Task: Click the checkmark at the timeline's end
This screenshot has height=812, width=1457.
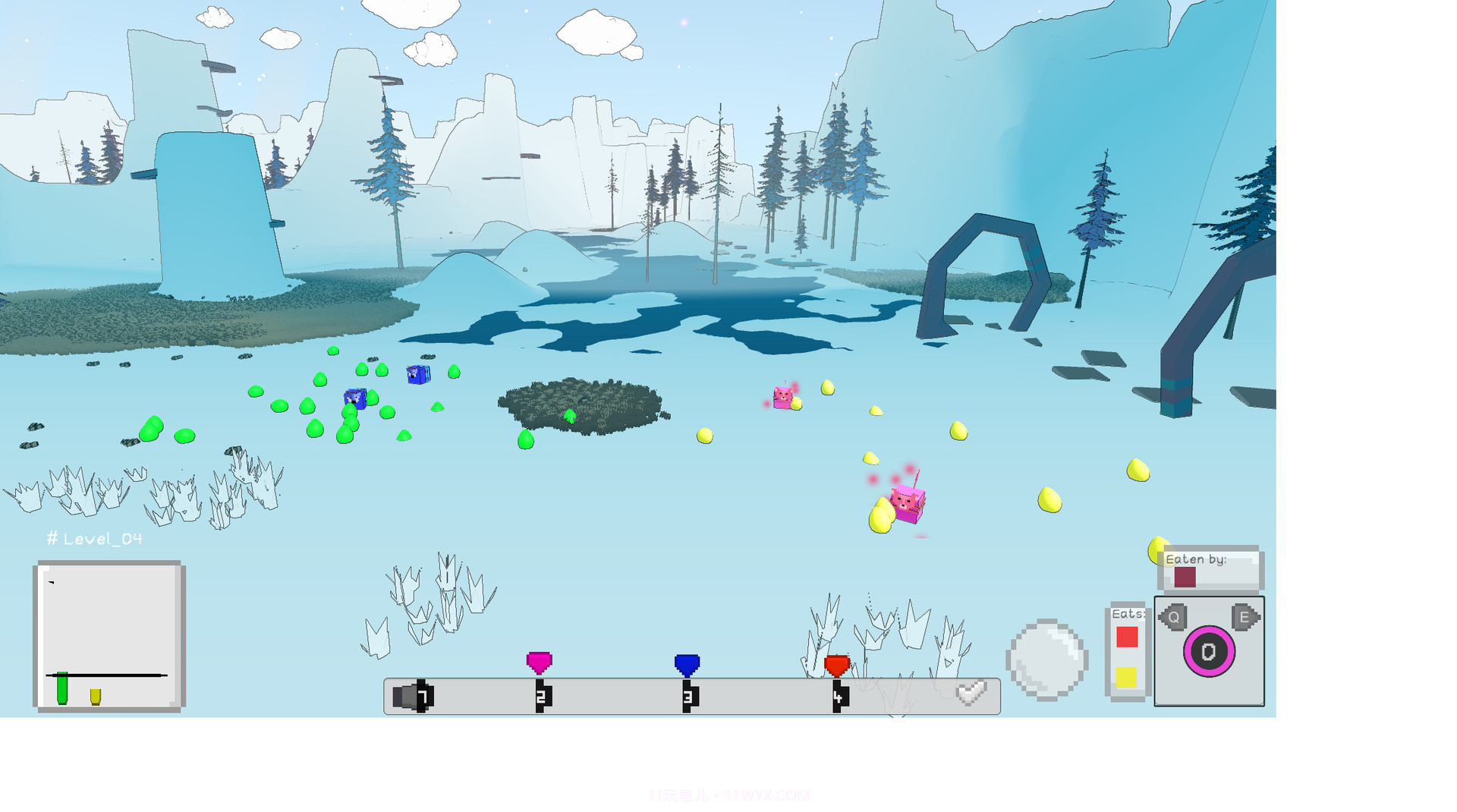Action: 971,693
